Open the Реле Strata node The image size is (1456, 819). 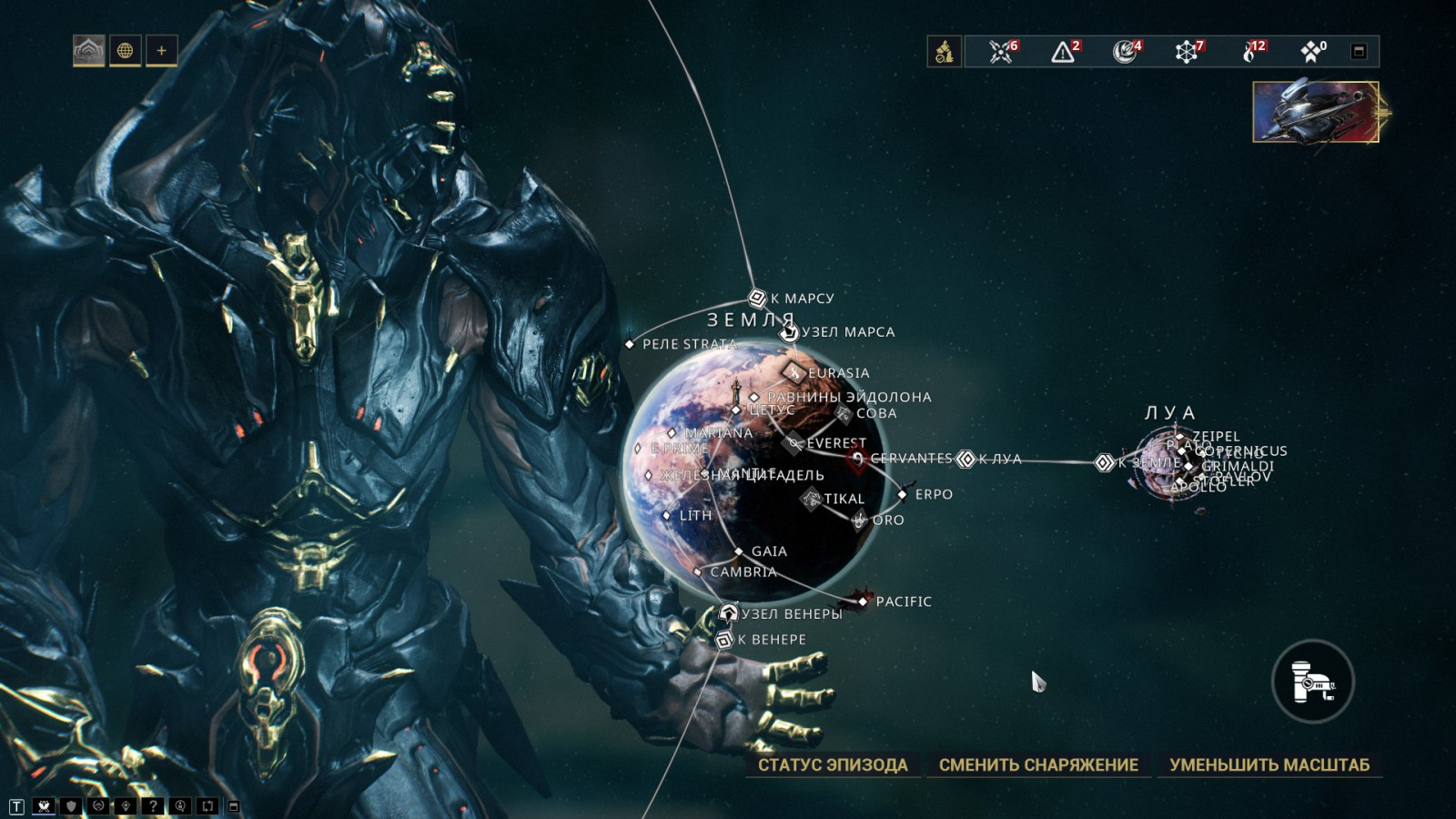(630, 344)
